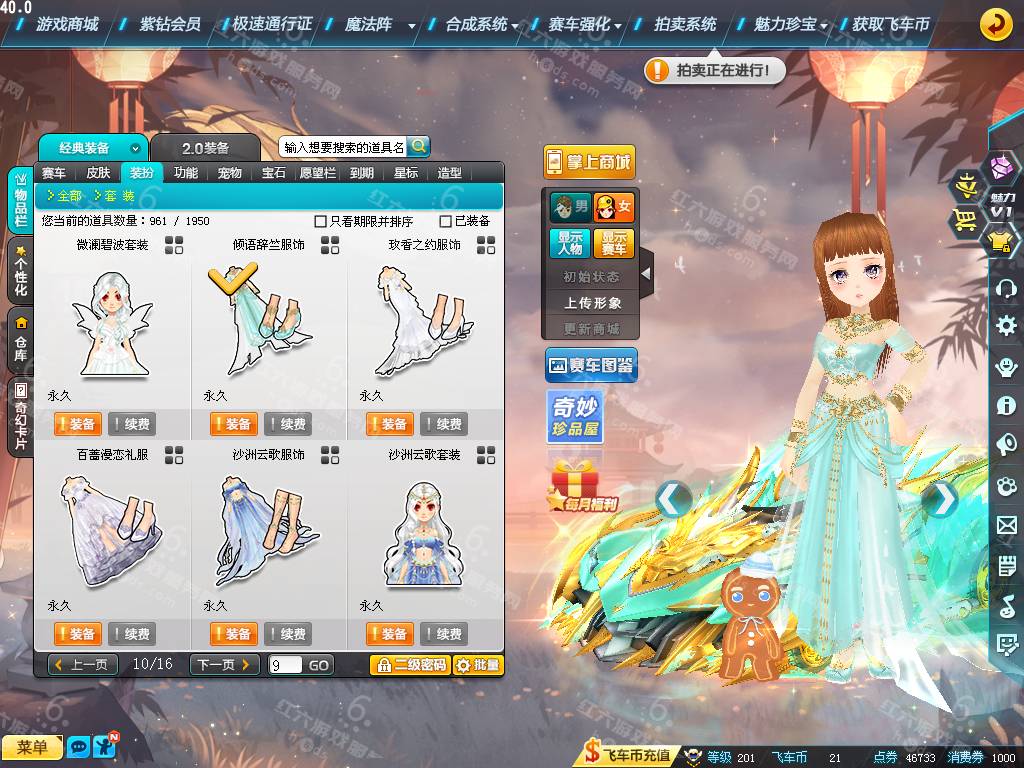Go to the previous page with 上一页
The width and height of the screenshot is (1024, 768).
[81, 665]
